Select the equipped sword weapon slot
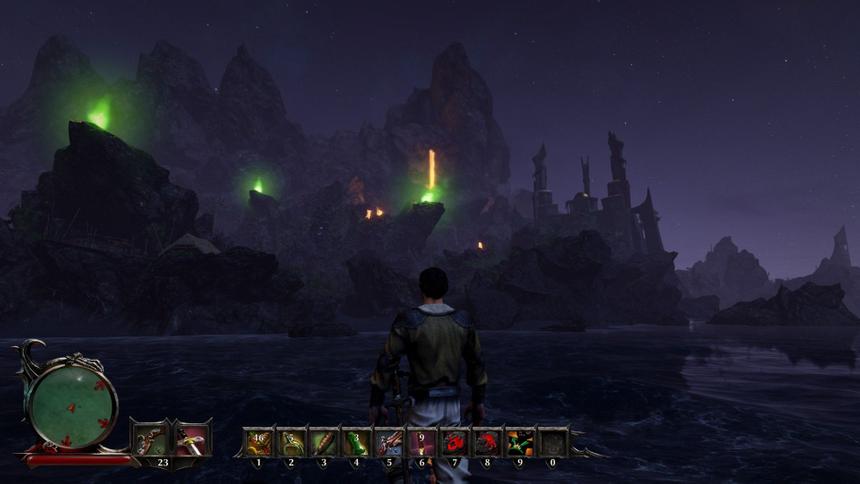 191,439
